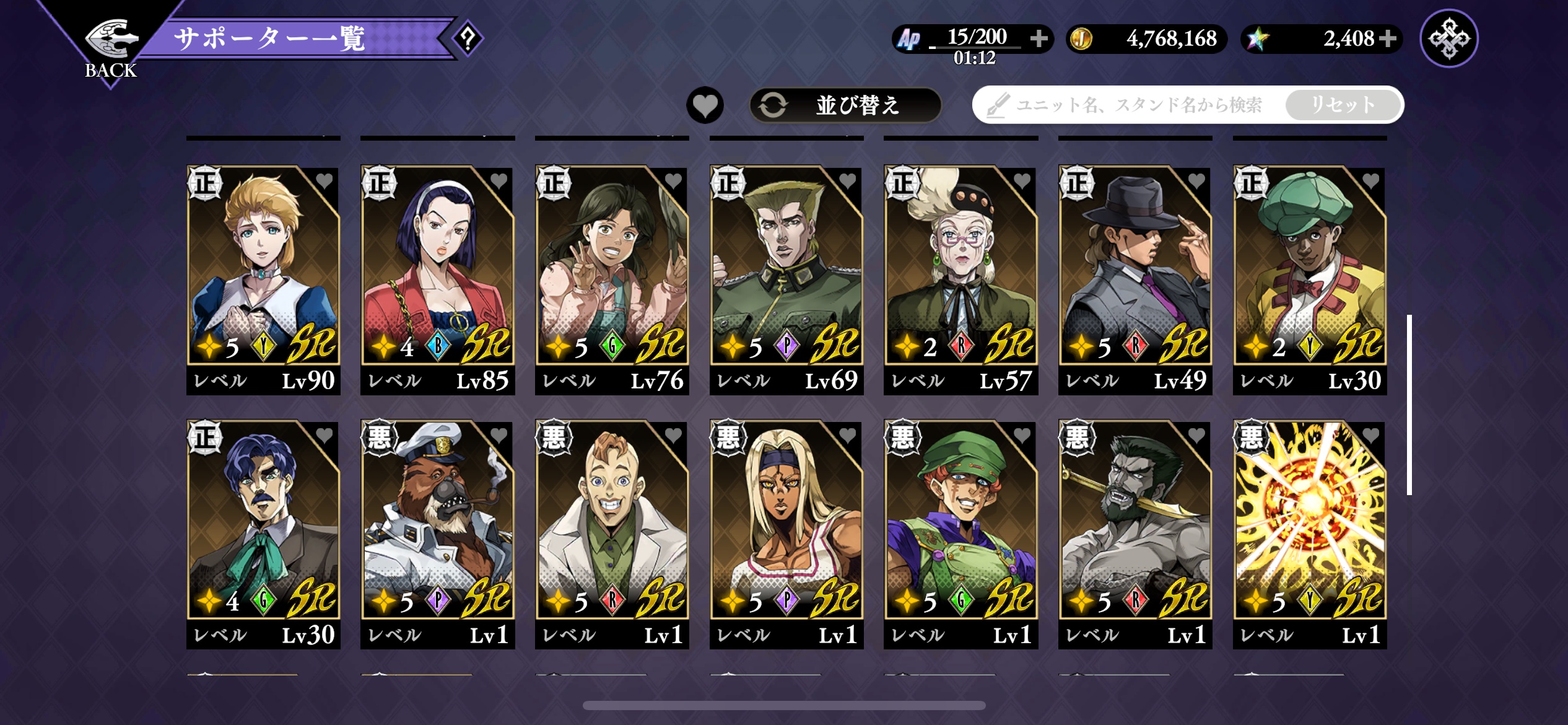The image size is (1568, 725).
Task: Toggle the favorites heart filter
Action: click(x=705, y=105)
